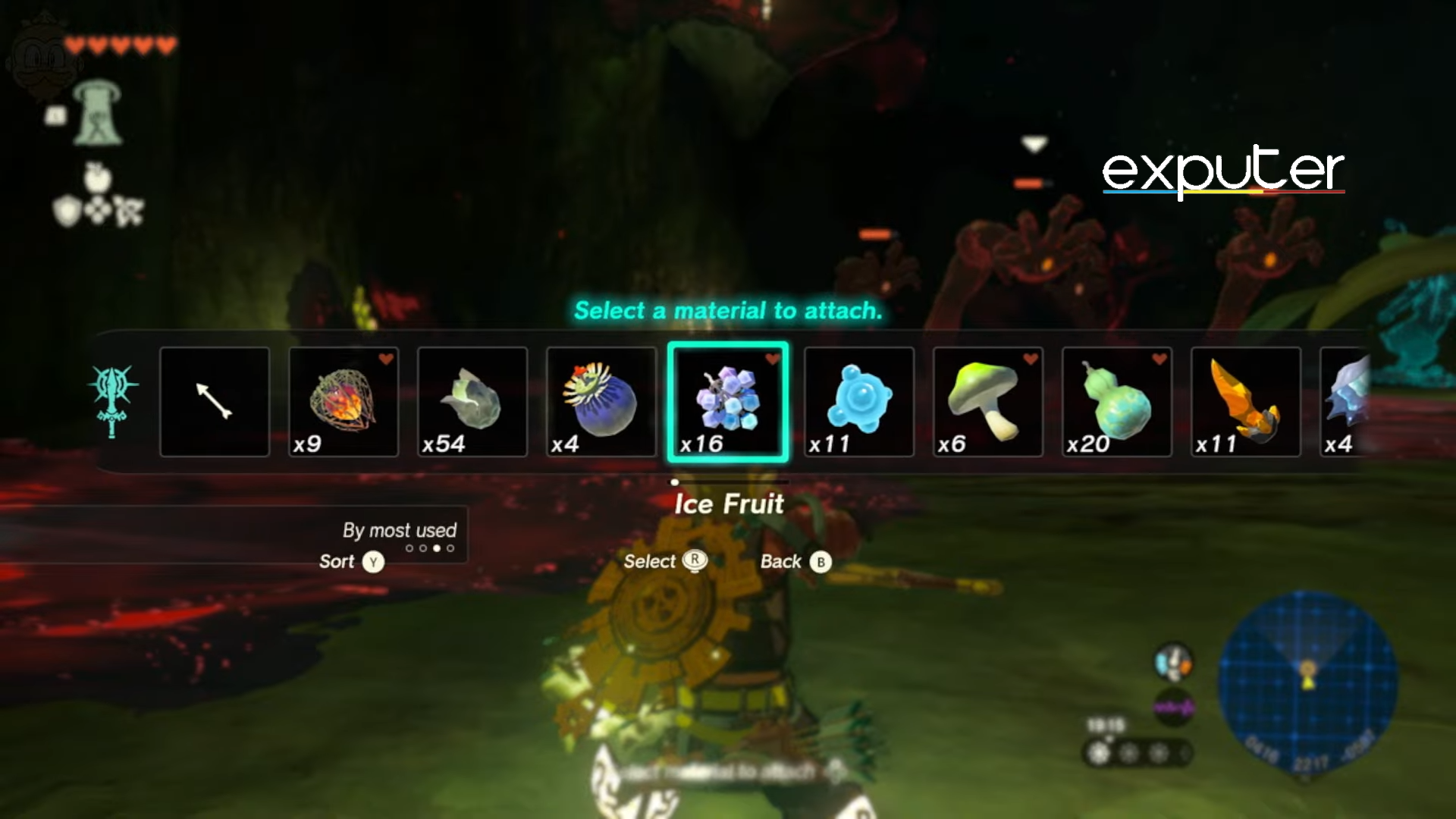This screenshot has width=1456, height=819.
Task: Select the orange horn material
Action: click(1246, 402)
